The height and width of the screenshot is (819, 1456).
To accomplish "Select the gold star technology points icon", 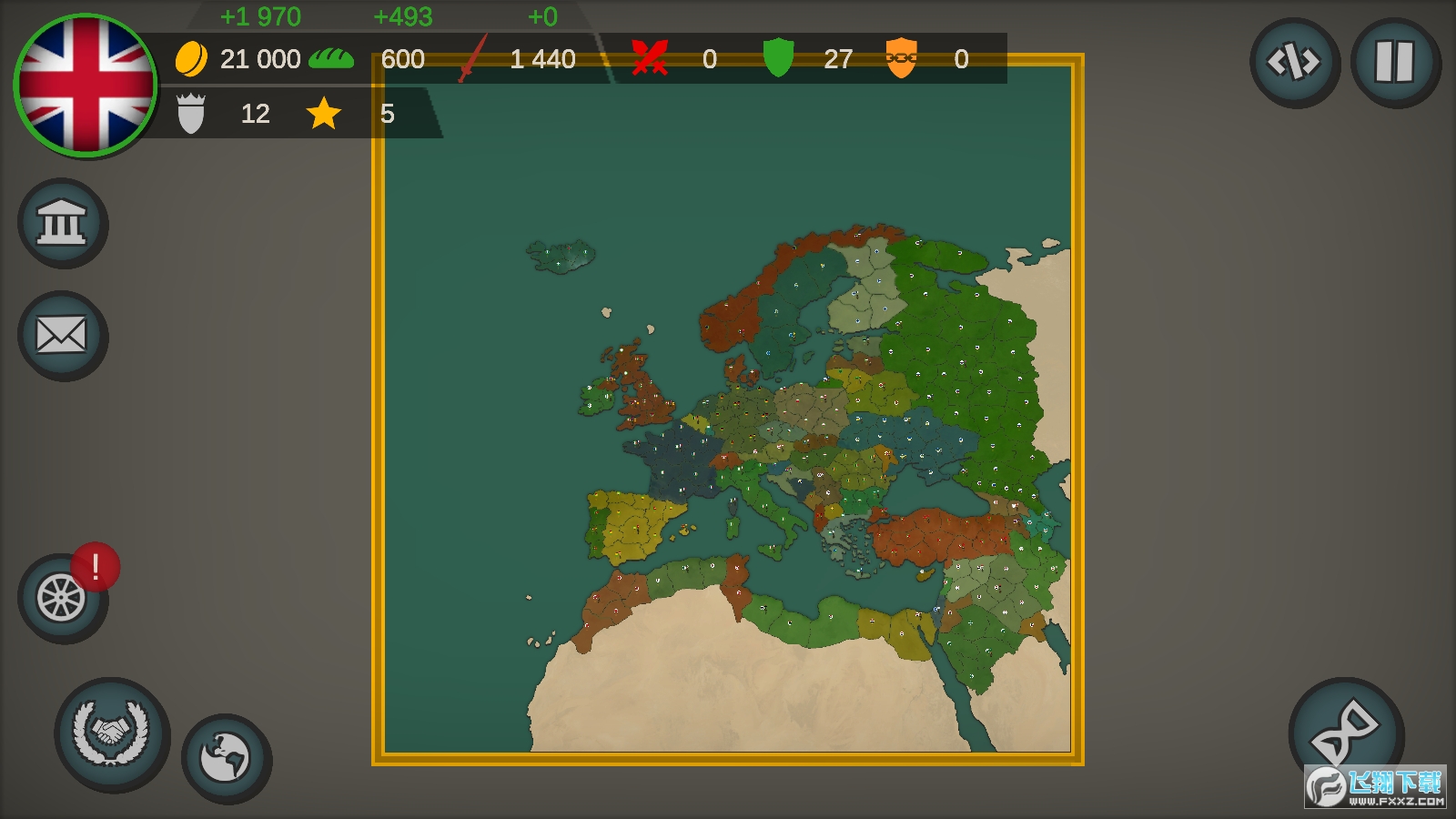I will (x=323, y=114).
